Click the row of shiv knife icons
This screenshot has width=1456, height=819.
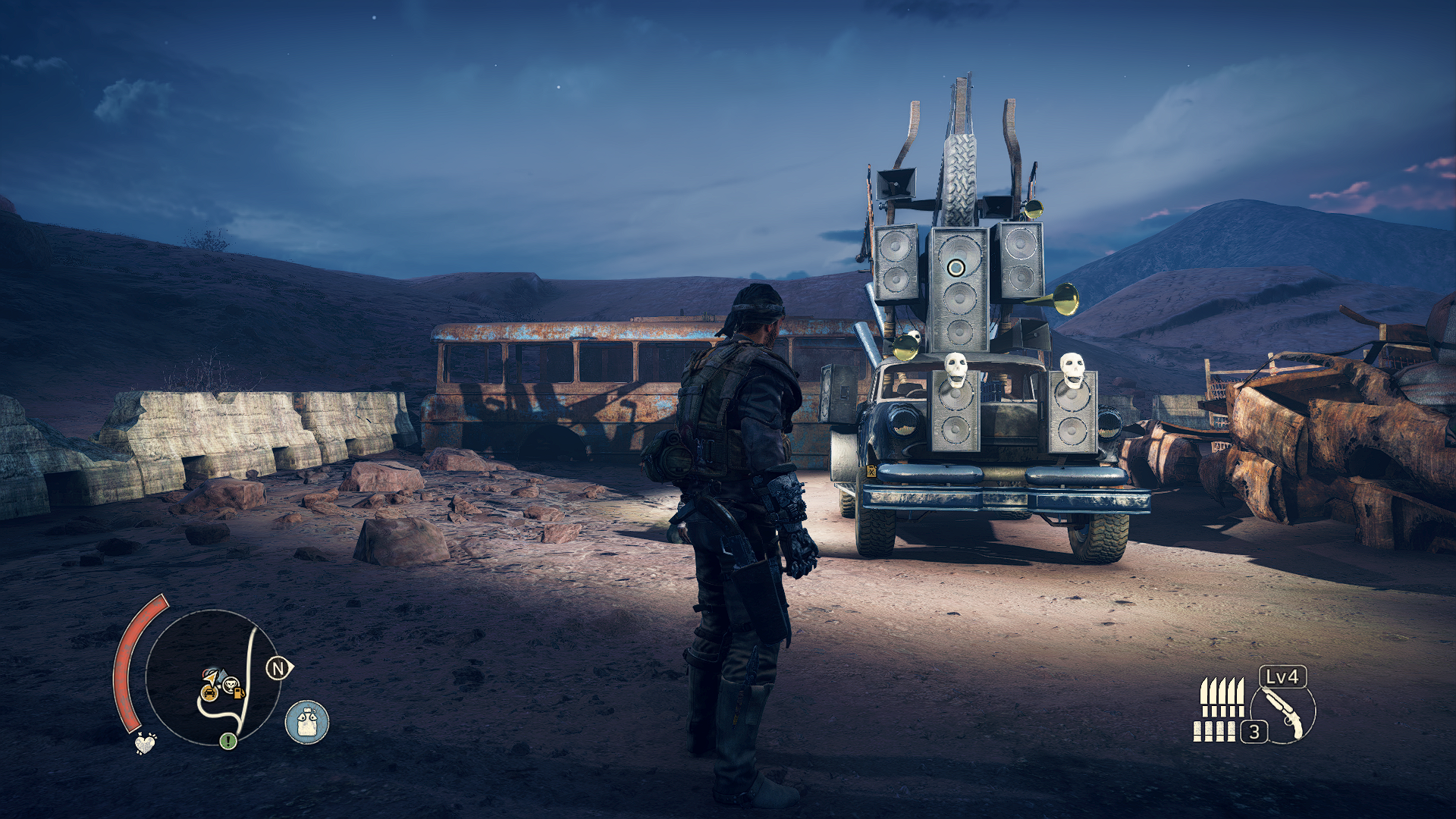(x=1222, y=697)
